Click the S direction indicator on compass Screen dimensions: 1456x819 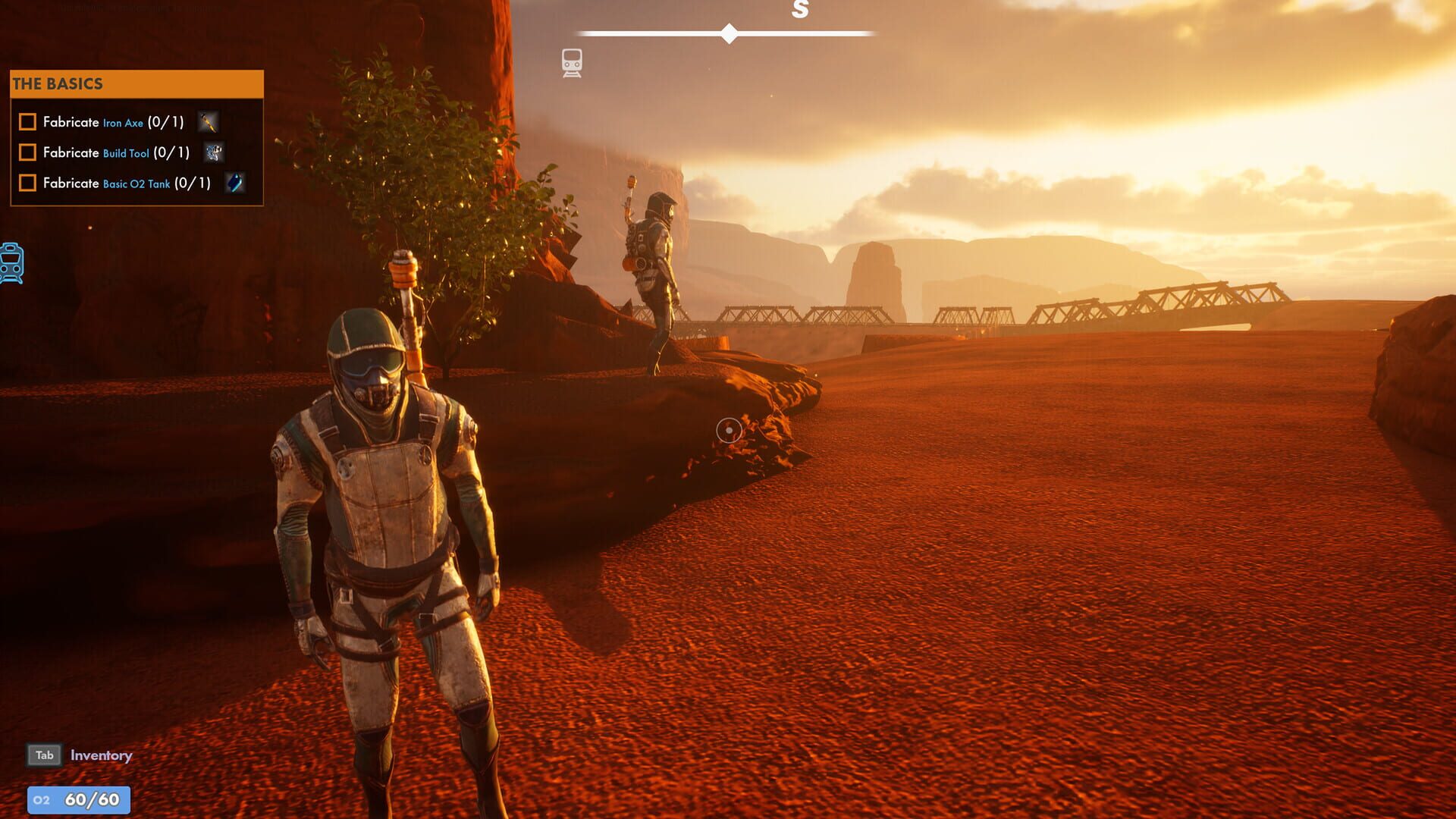click(798, 11)
